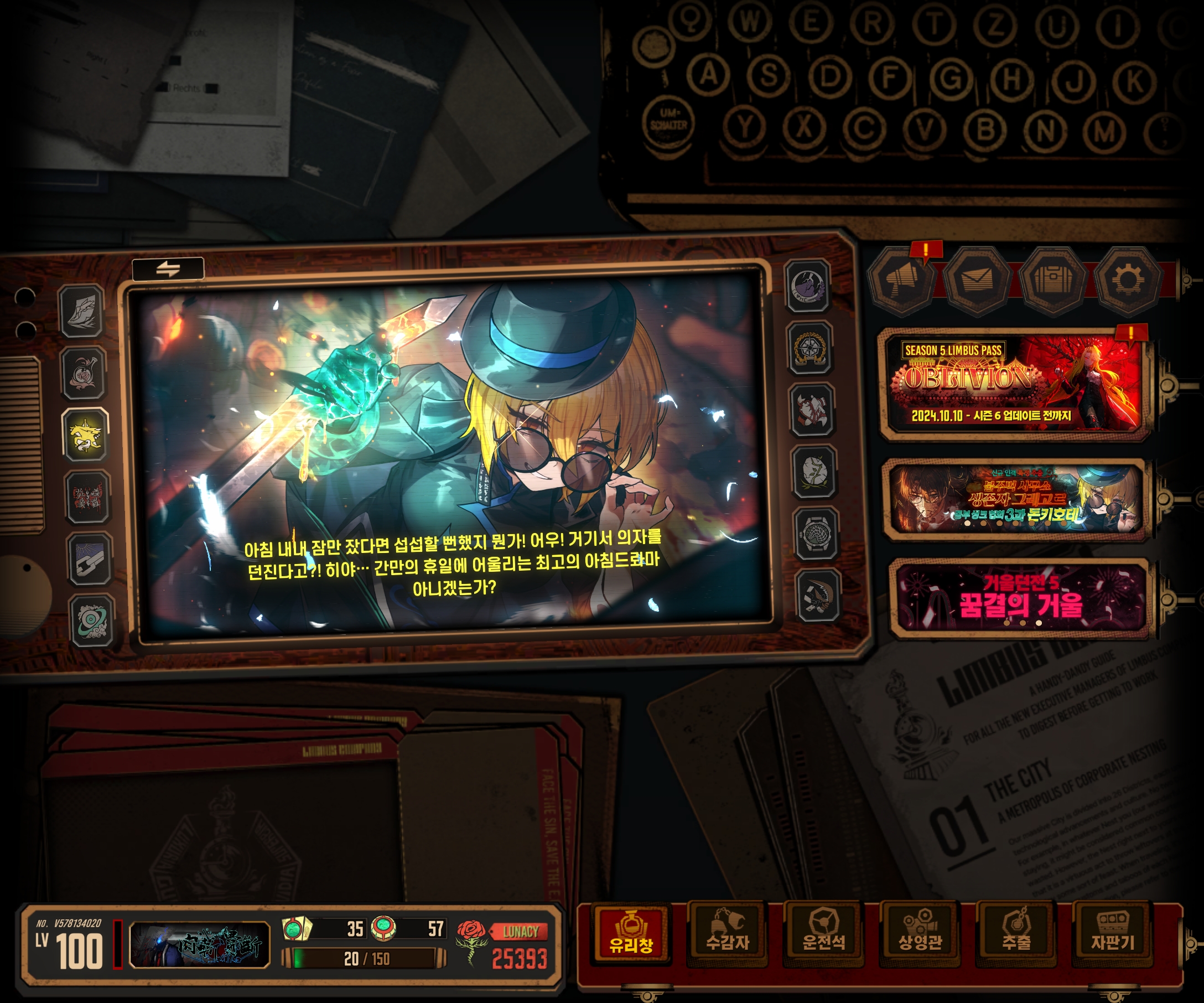Open the 상영관 theater menu

920,935
